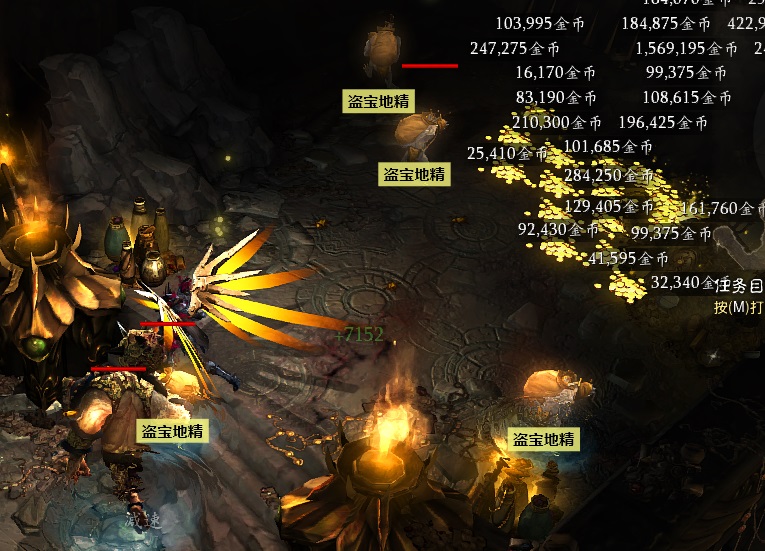Click the 25,410 金币 loot label
The image size is (765, 551).
tap(507, 154)
